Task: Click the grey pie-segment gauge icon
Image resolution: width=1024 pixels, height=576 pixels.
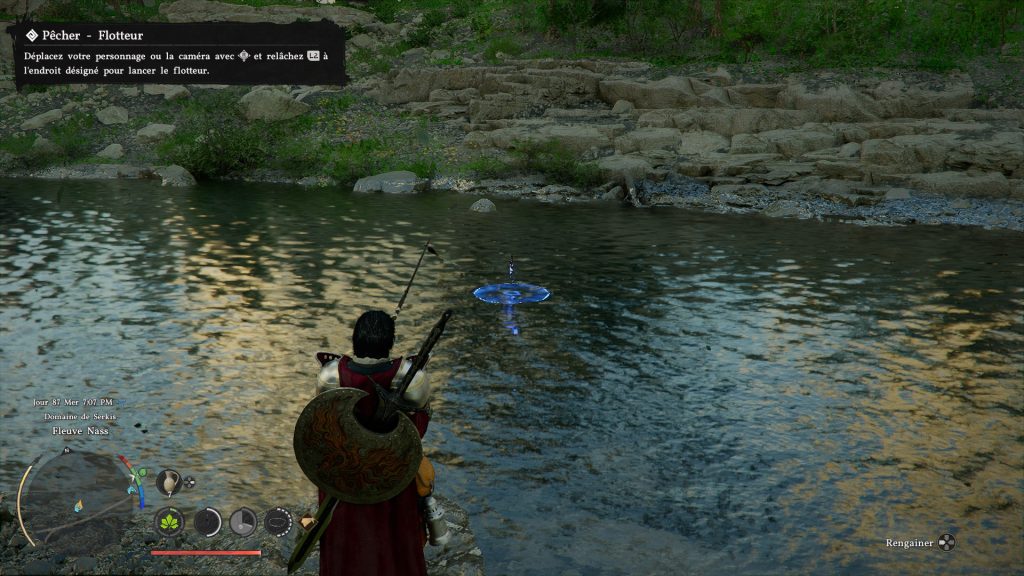Action: pos(243,521)
